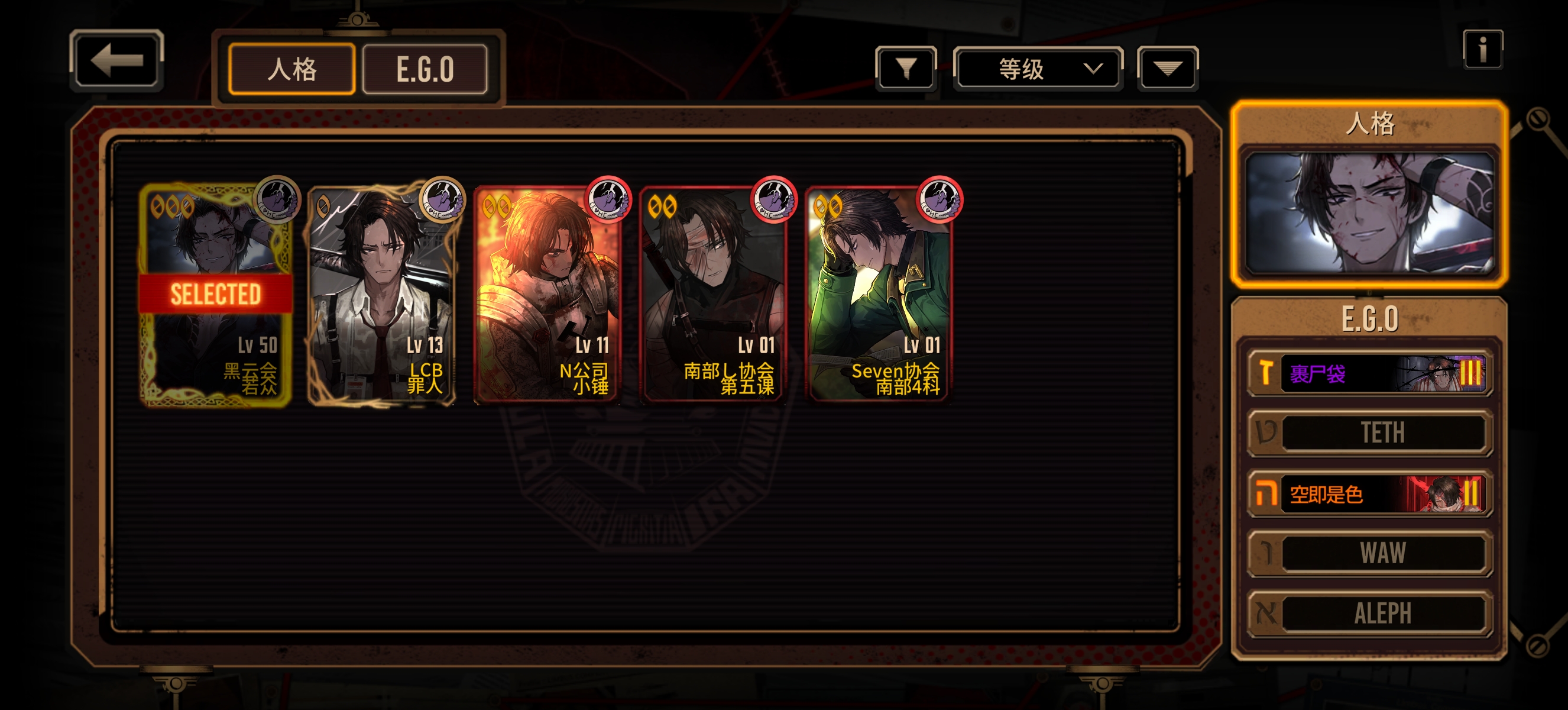This screenshot has width=1568, height=710.
Task: Open the empty TETH E.G.O slot
Action: coord(1369,433)
